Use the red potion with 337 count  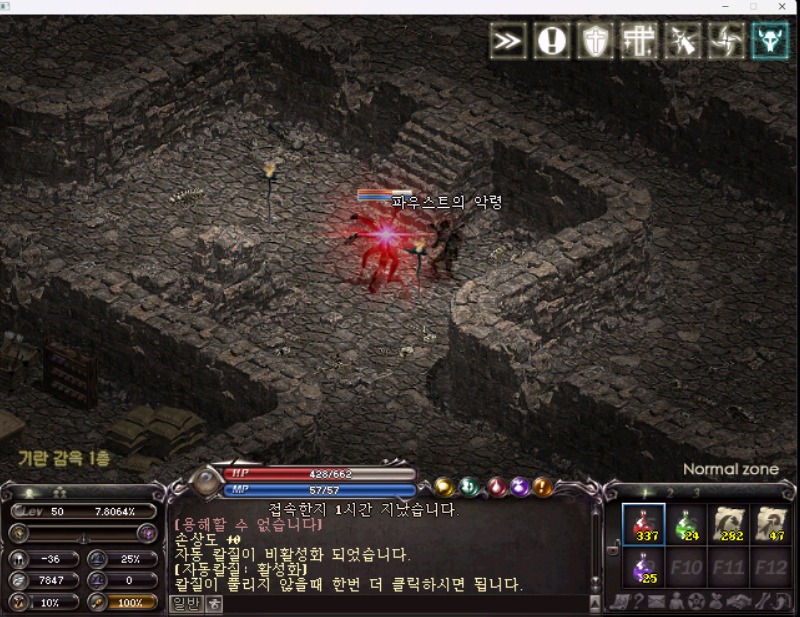click(x=643, y=524)
